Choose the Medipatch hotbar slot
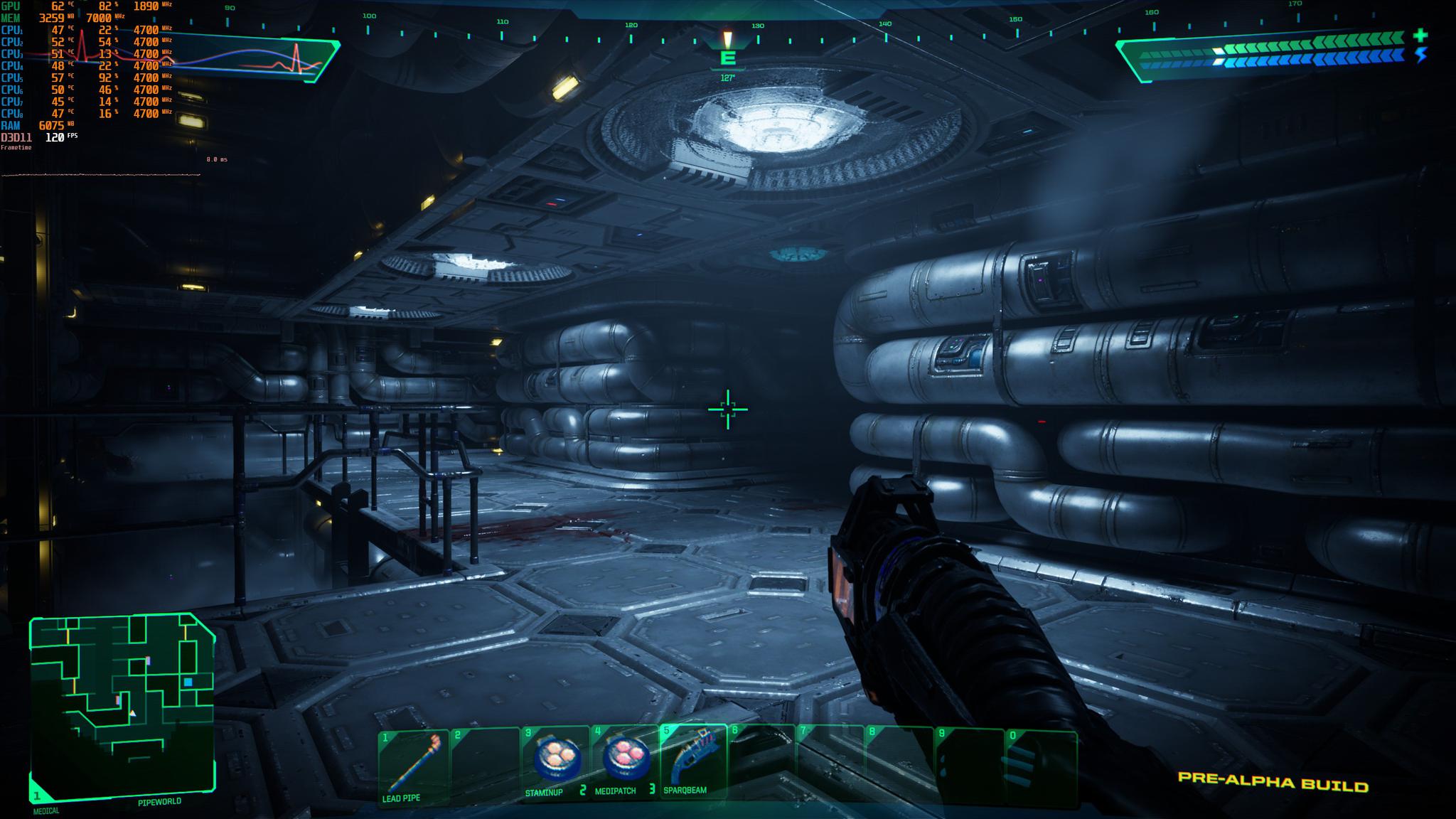The height and width of the screenshot is (819, 1456). click(x=625, y=765)
